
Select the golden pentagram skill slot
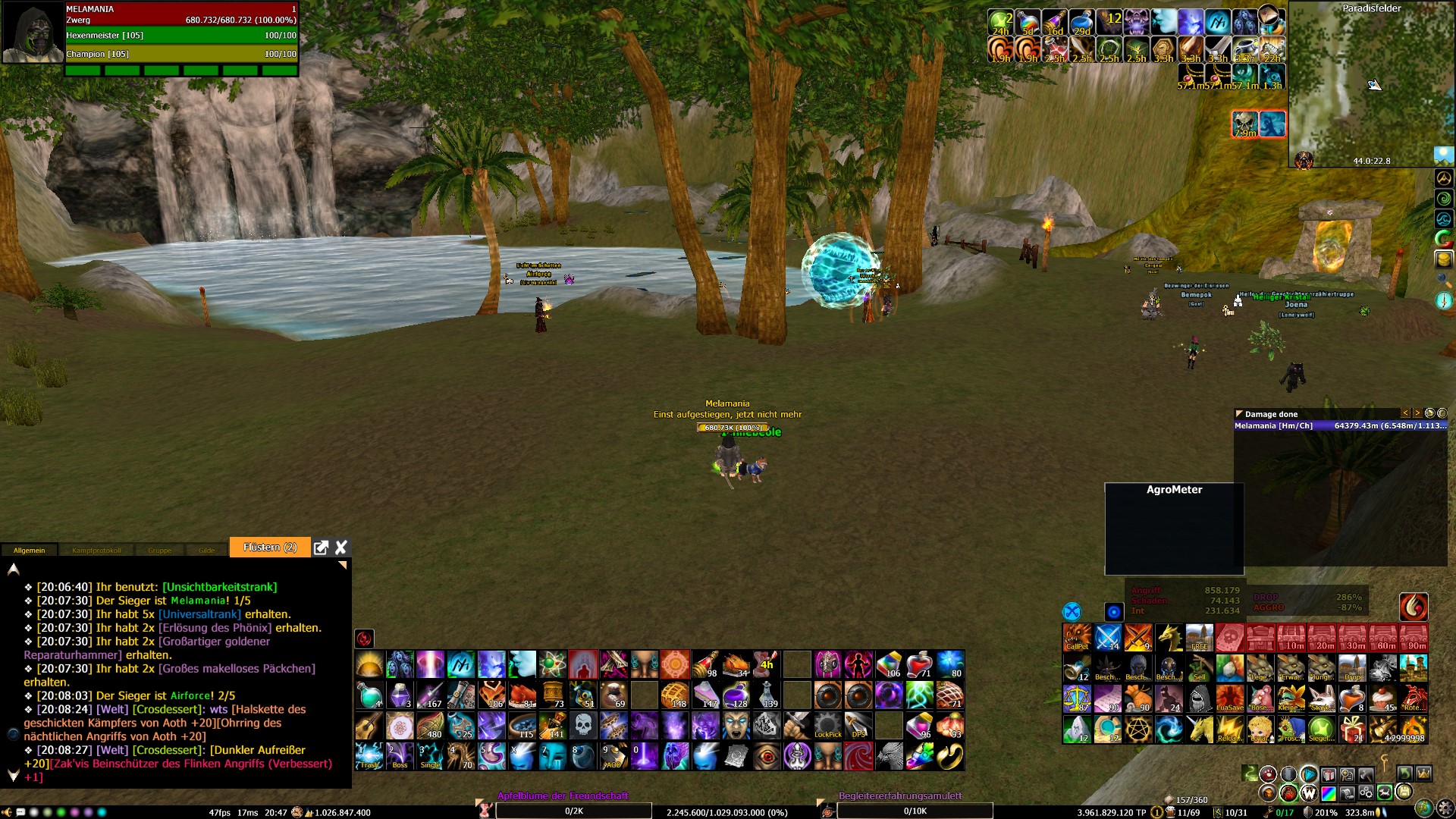point(1137,729)
